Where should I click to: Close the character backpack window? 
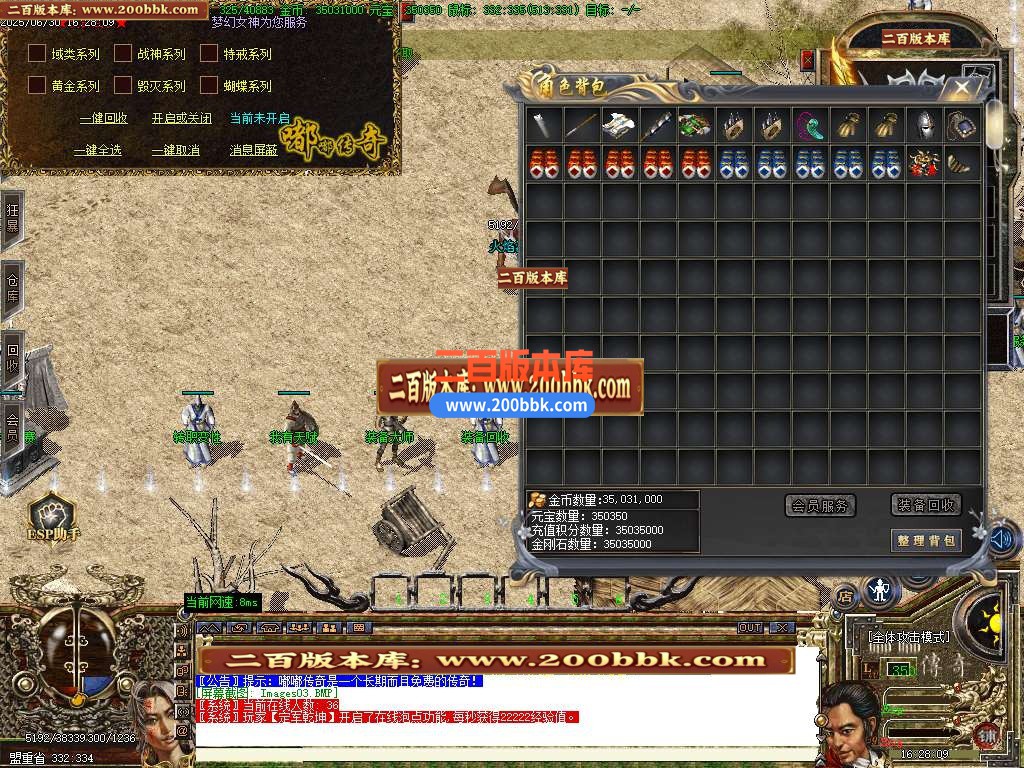[962, 88]
